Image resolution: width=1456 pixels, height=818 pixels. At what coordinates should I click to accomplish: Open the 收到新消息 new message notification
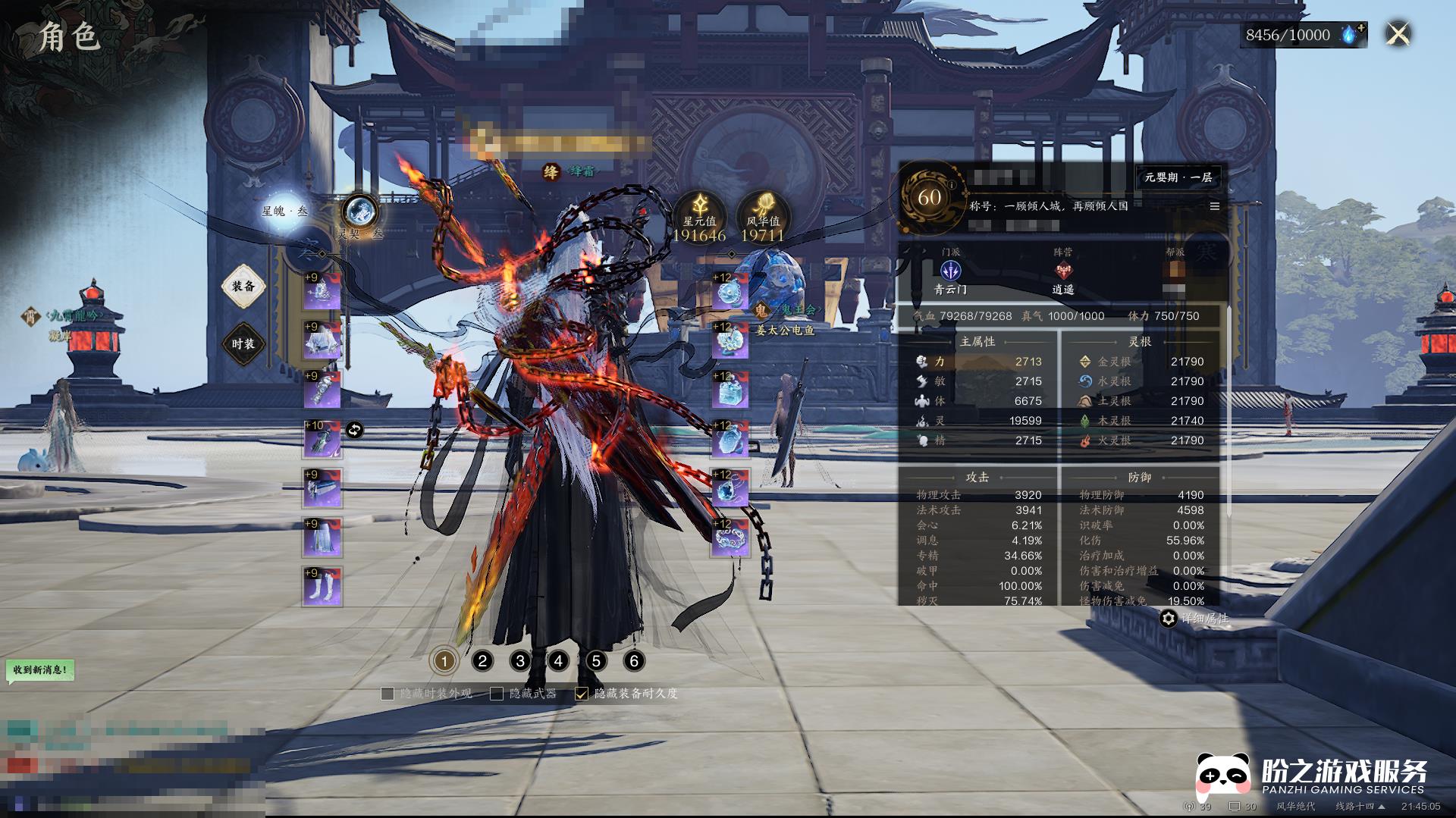(40, 670)
